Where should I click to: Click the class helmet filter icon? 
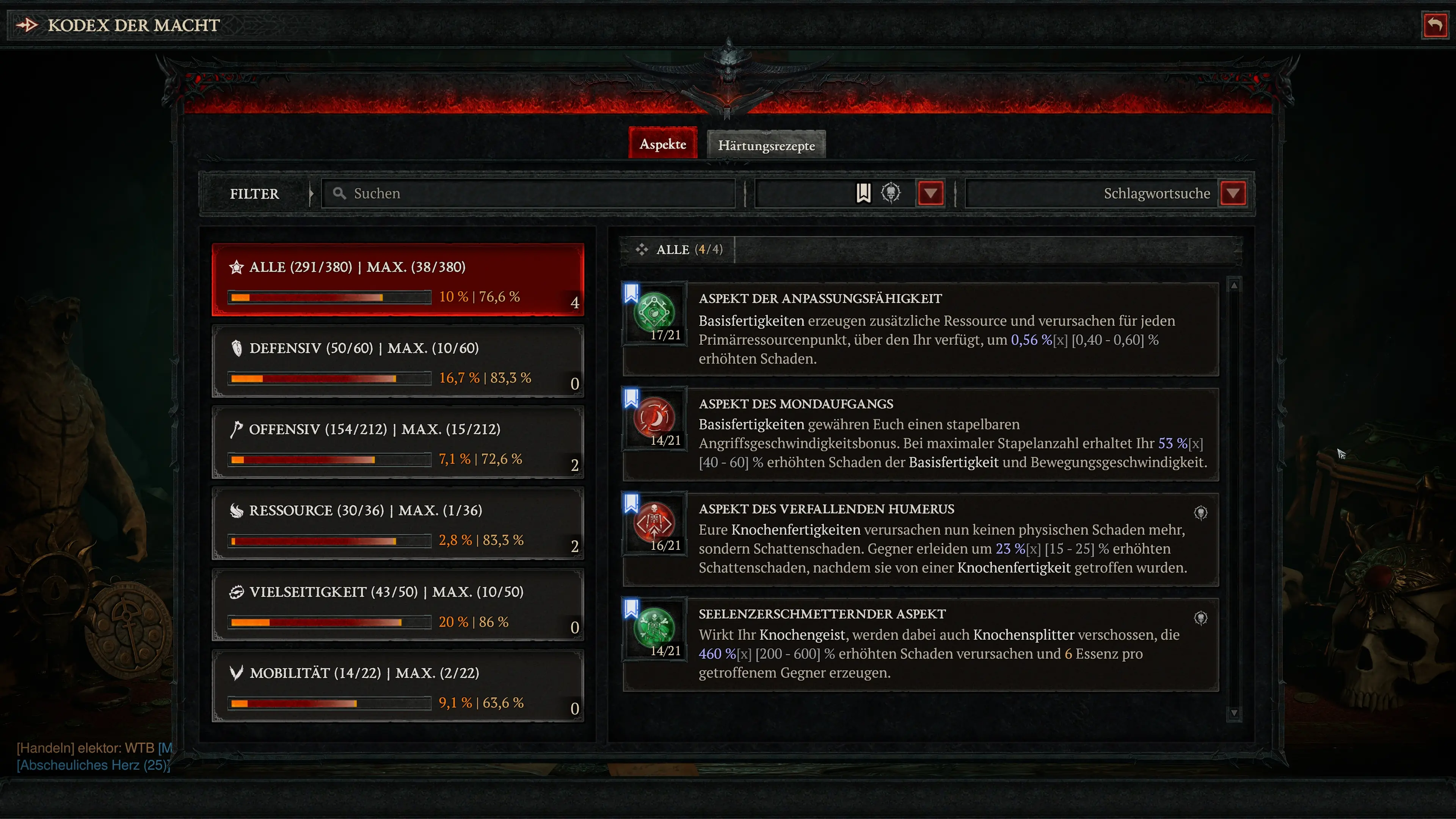tap(892, 193)
